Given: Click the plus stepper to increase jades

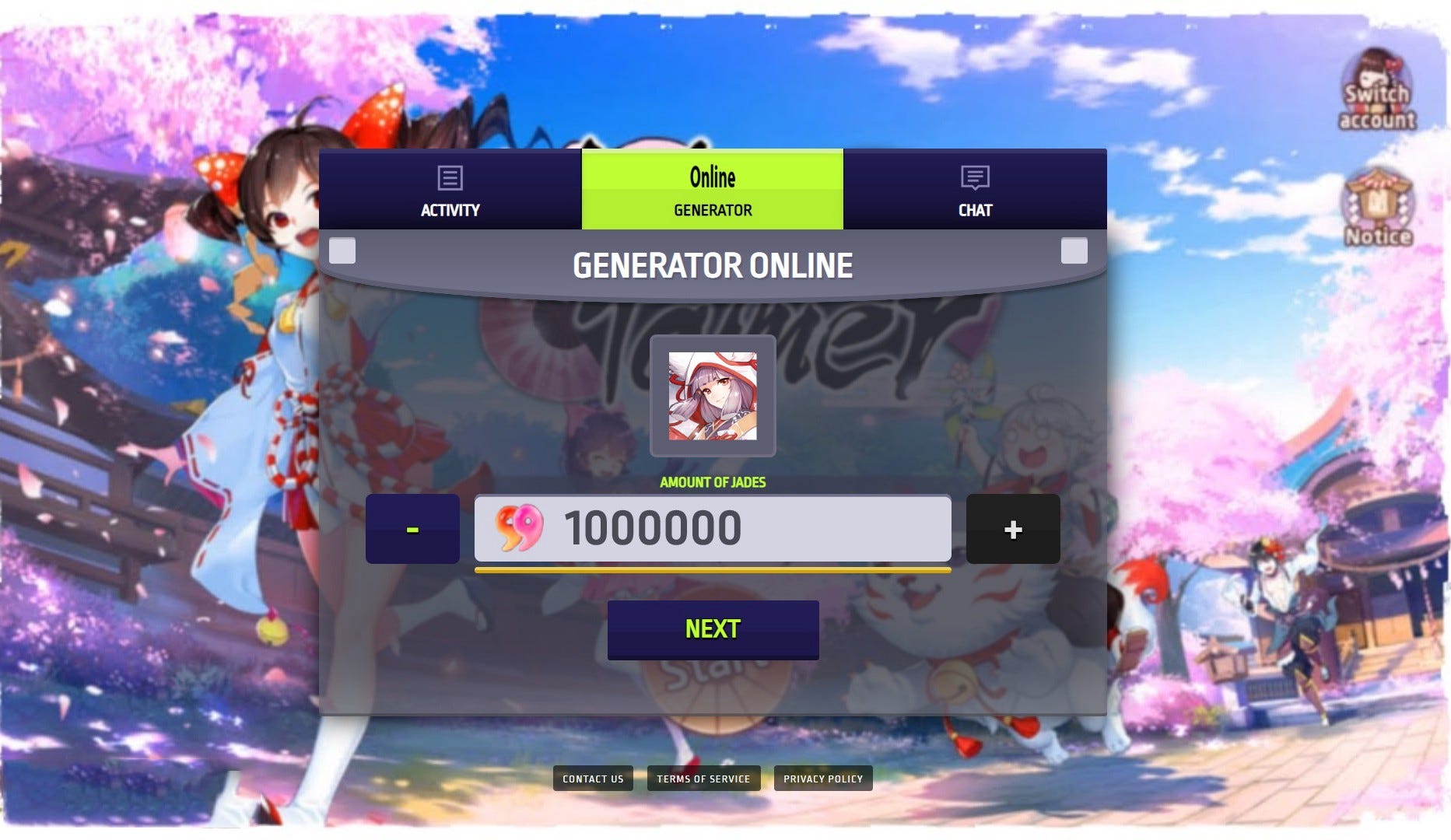Looking at the screenshot, I should (1013, 529).
